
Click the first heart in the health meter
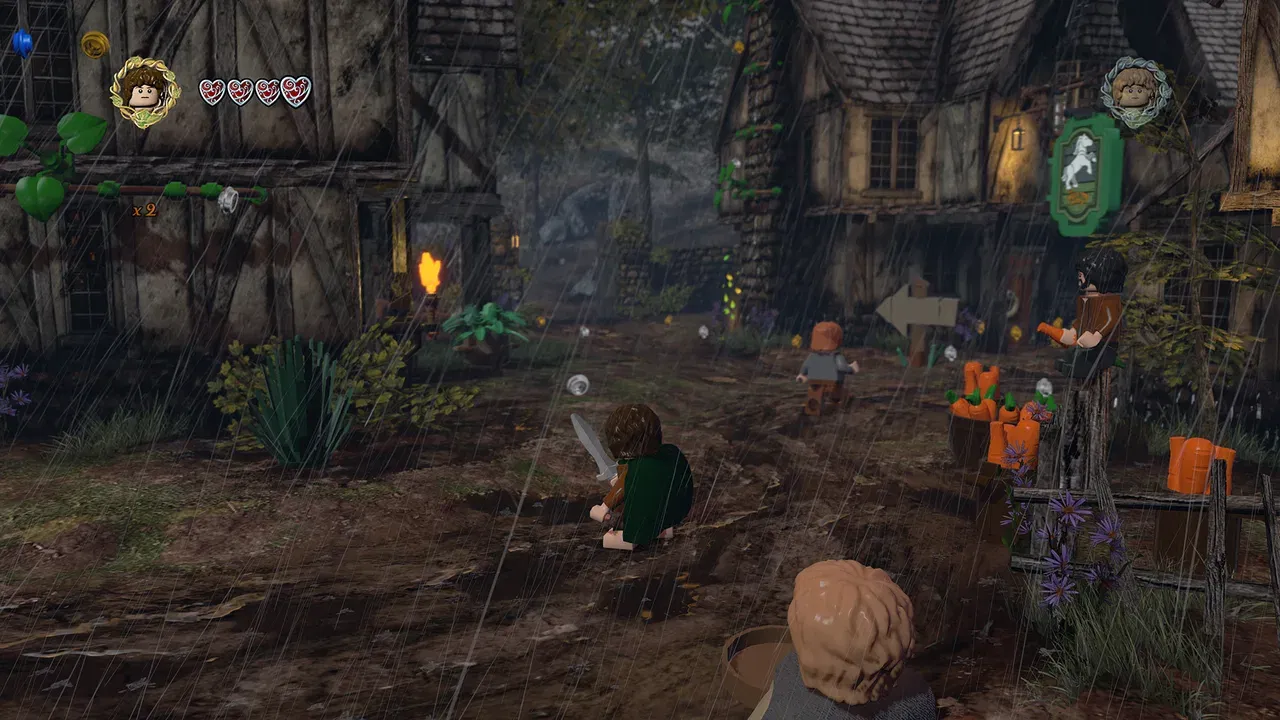[212, 88]
